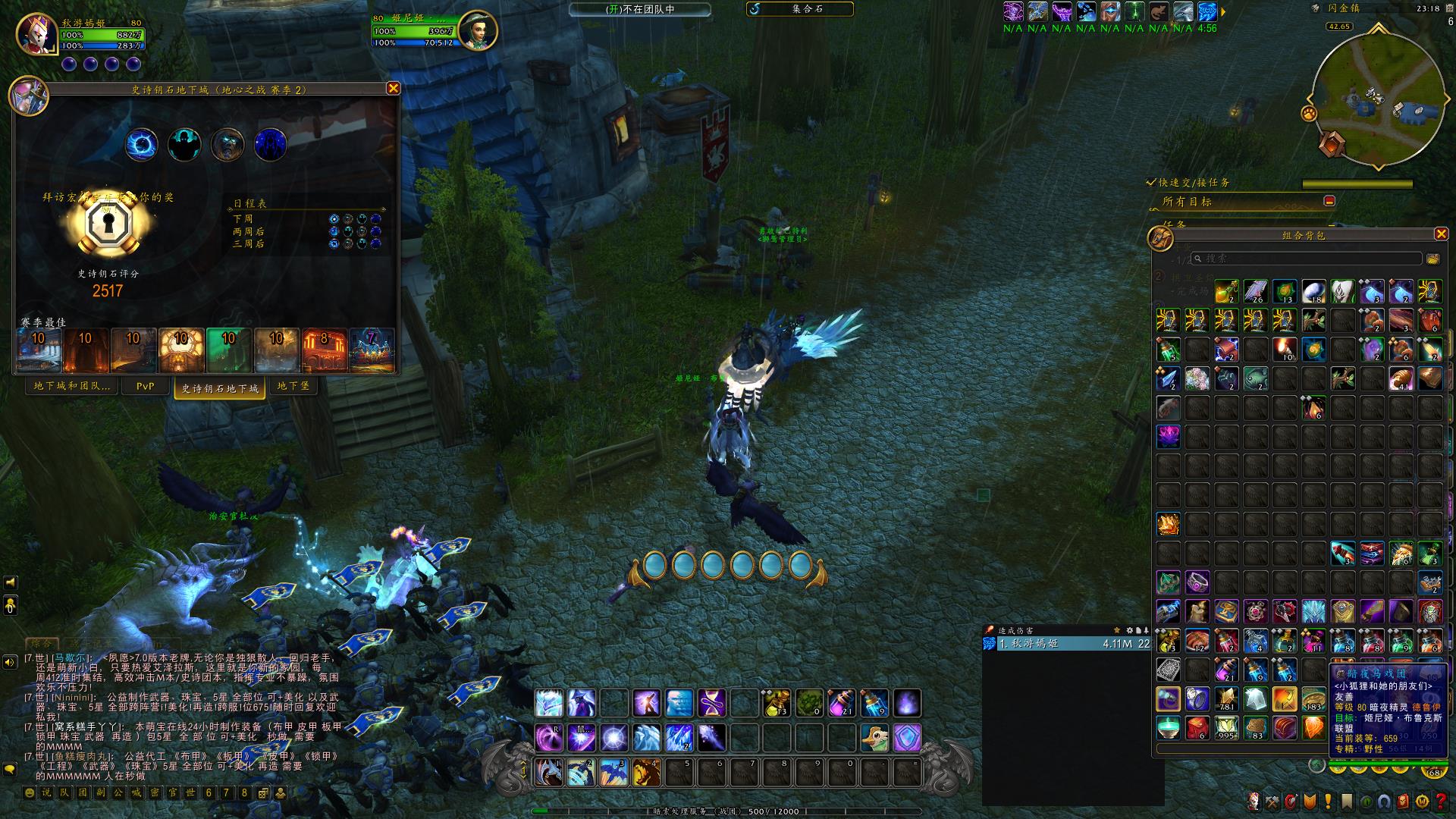The width and height of the screenshot is (1456, 819).
Task: Open the glowing Great Vault keyhole reward
Action: 111,224
